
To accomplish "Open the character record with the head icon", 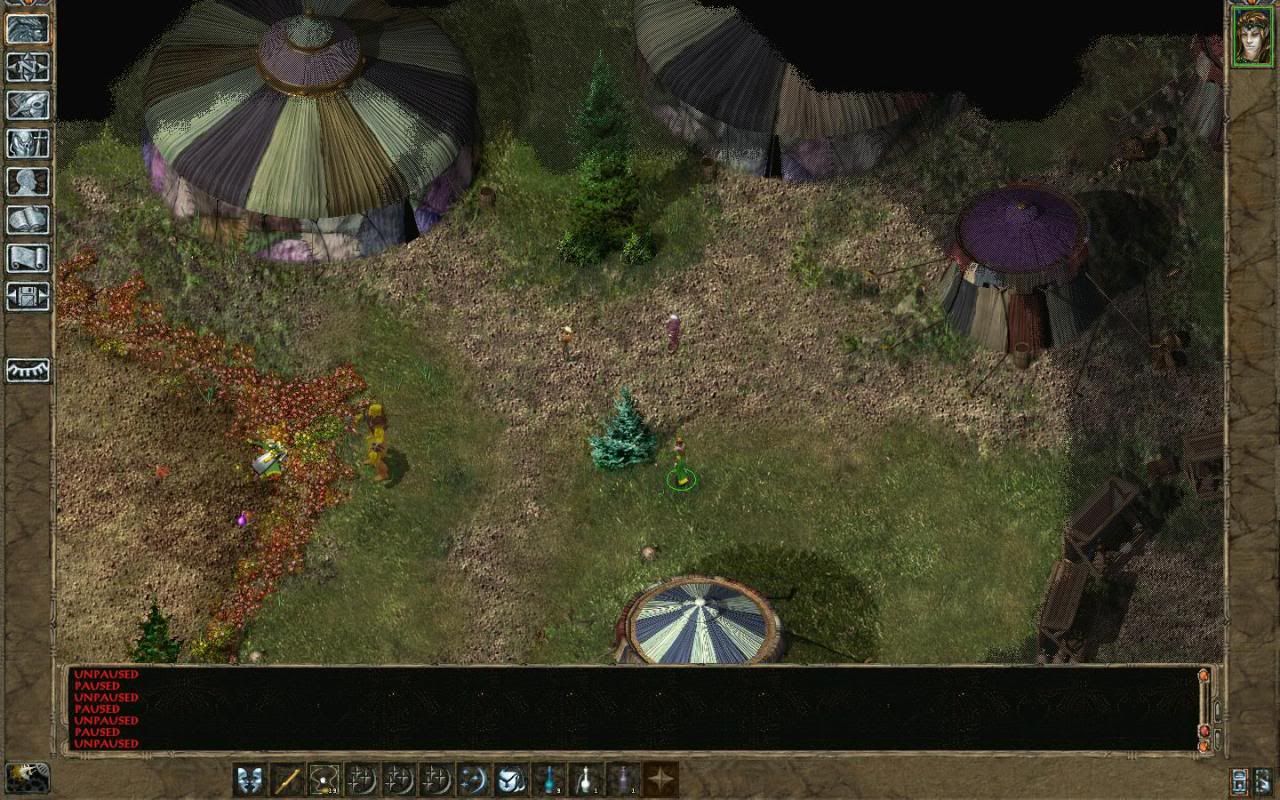I will coord(28,181).
